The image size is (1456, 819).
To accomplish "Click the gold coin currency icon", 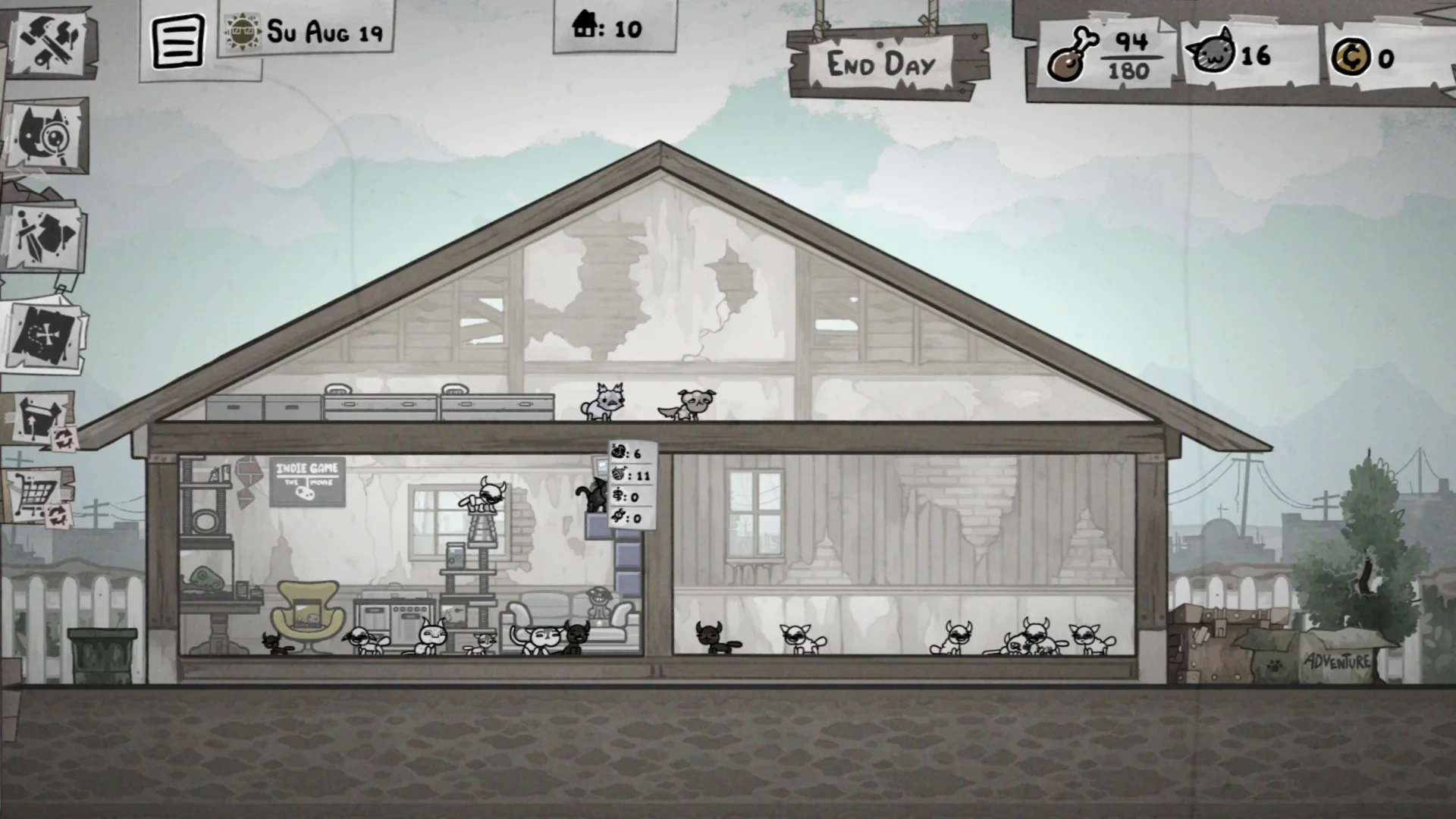I will coord(1350,57).
